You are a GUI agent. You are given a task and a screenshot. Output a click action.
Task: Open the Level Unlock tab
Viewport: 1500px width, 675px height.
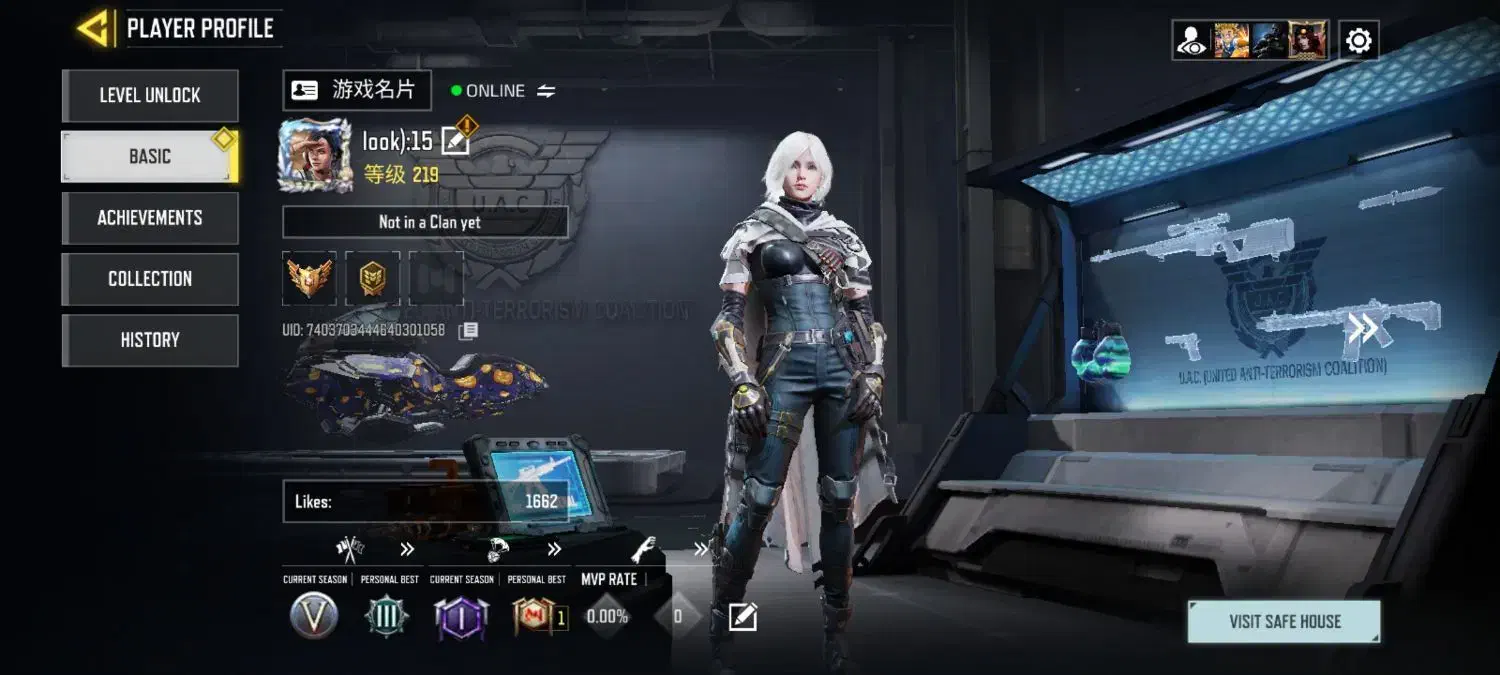coord(150,96)
